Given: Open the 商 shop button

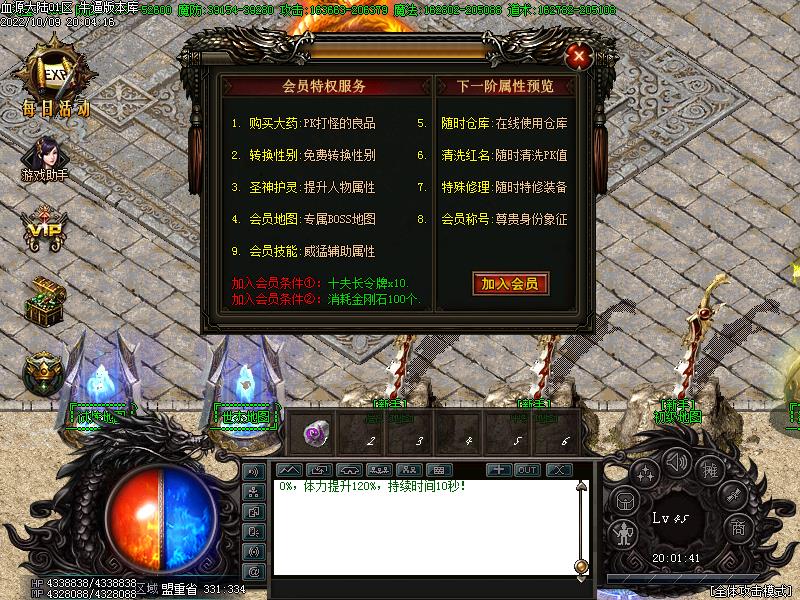Looking at the screenshot, I should [737, 528].
